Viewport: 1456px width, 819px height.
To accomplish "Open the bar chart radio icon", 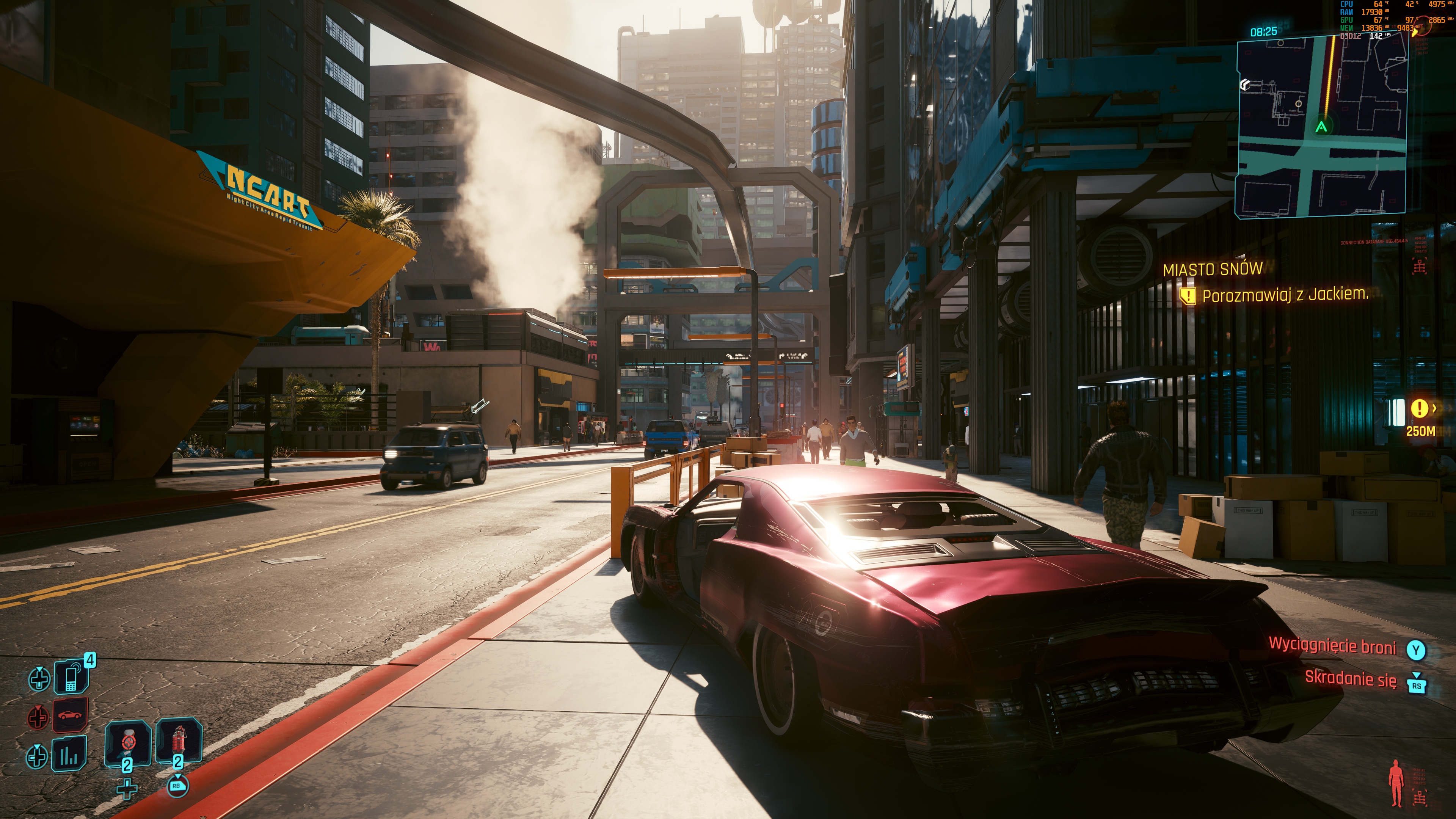I will (x=69, y=754).
